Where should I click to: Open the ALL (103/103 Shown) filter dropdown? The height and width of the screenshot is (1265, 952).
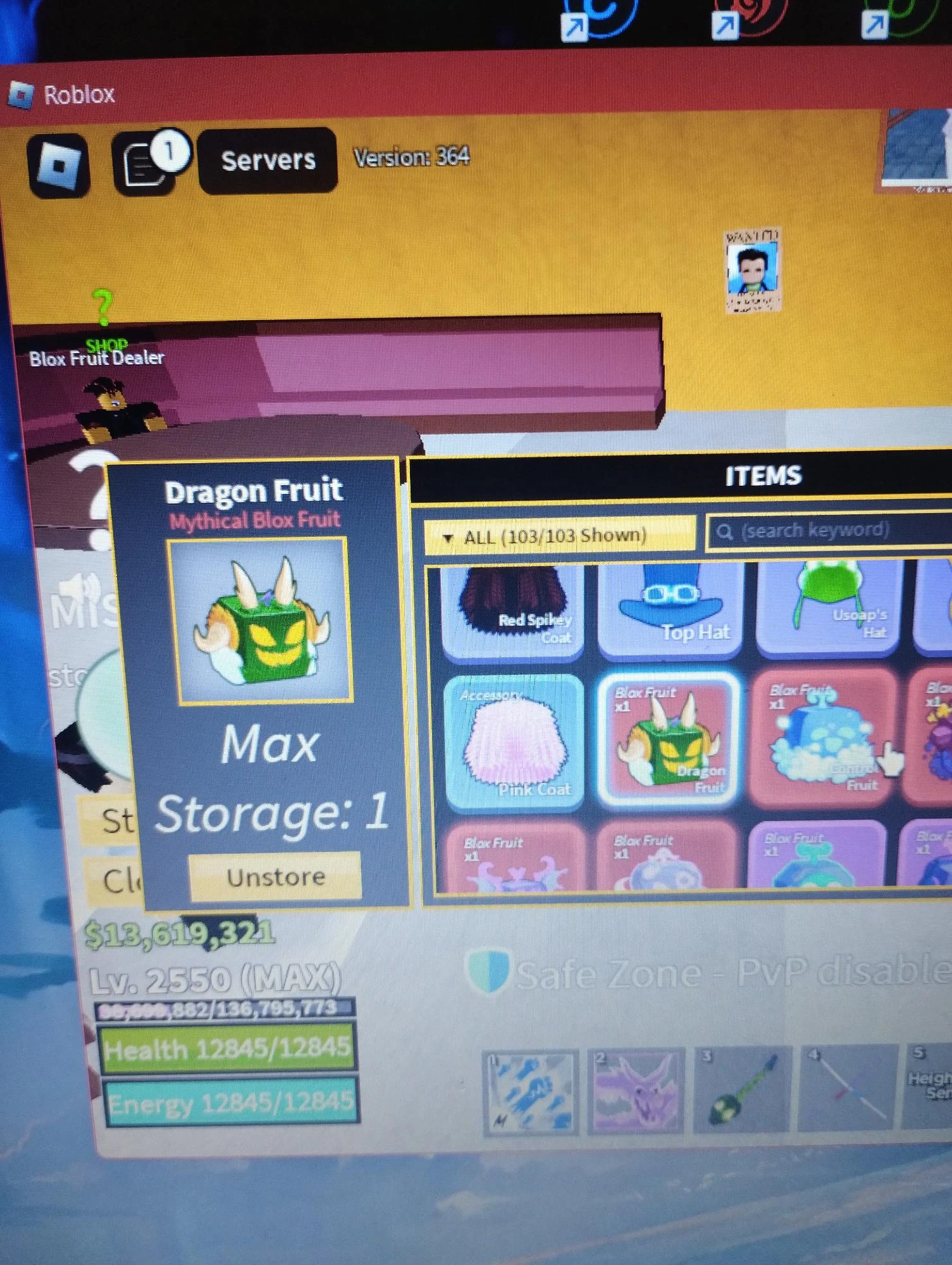click(x=560, y=534)
